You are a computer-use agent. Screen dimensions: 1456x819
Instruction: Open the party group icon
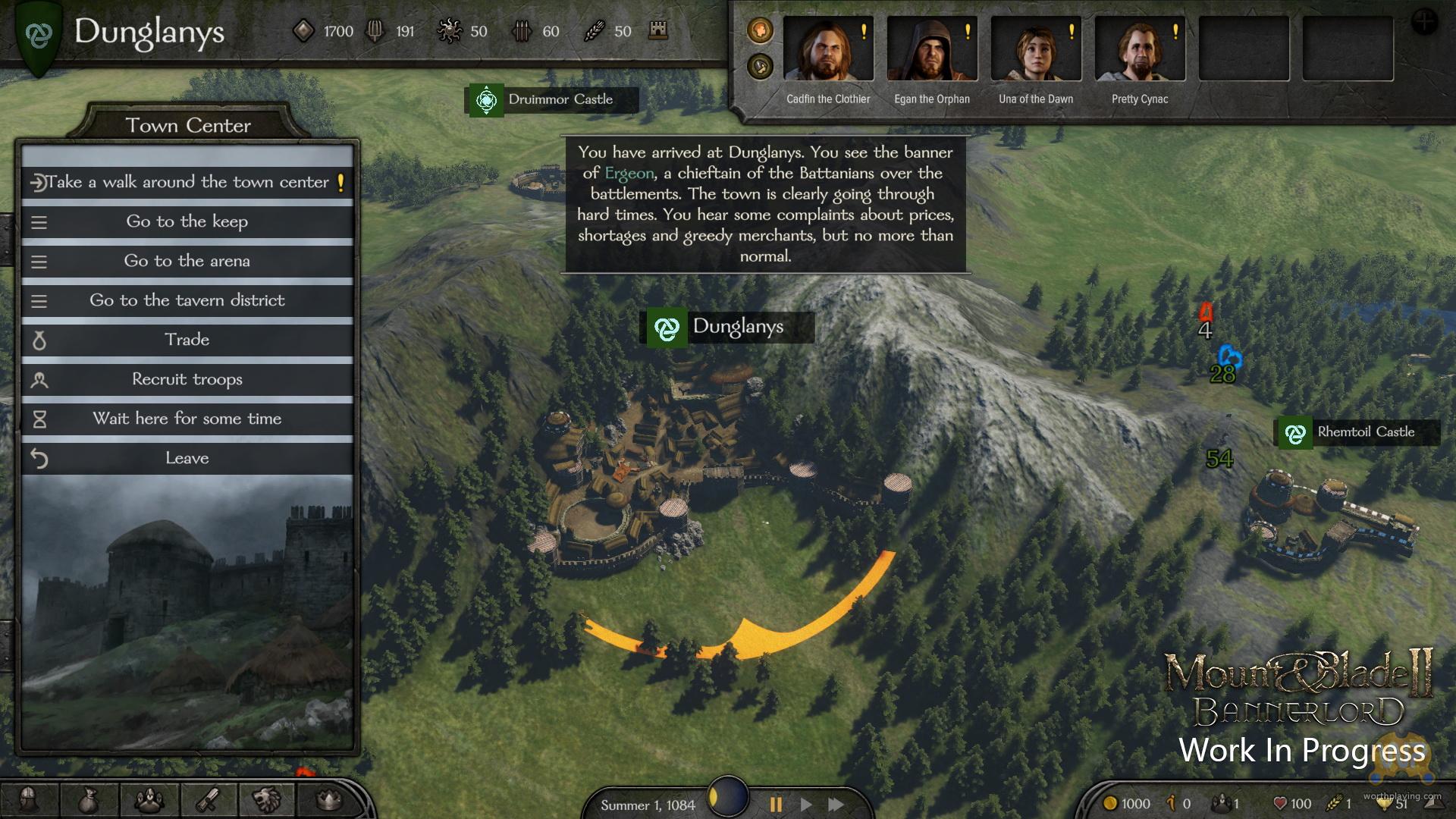[149, 799]
